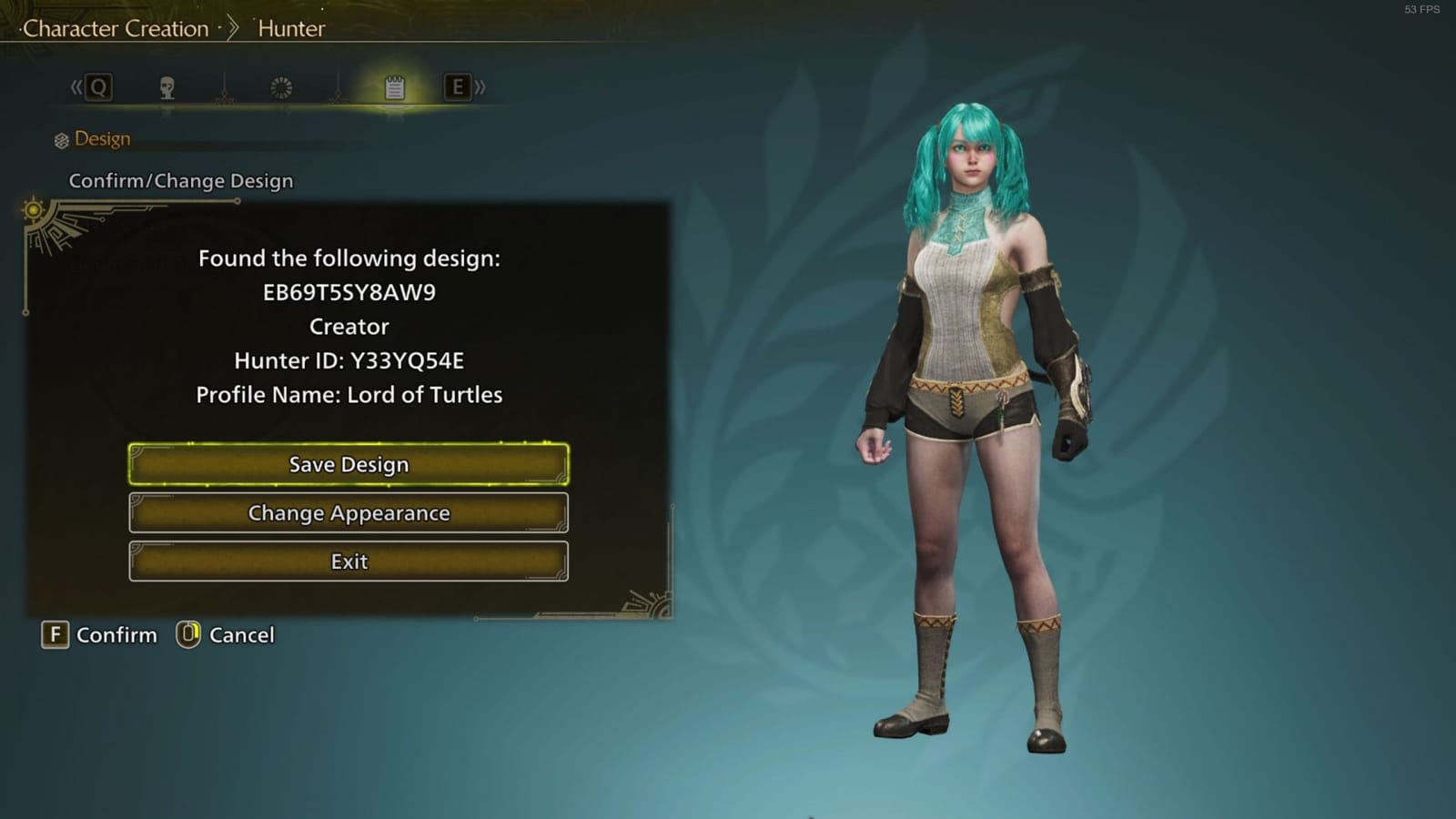Viewport: 1456px width, 819px height.
Task: Open the head appearance tab icon
Action: (167, 87)
